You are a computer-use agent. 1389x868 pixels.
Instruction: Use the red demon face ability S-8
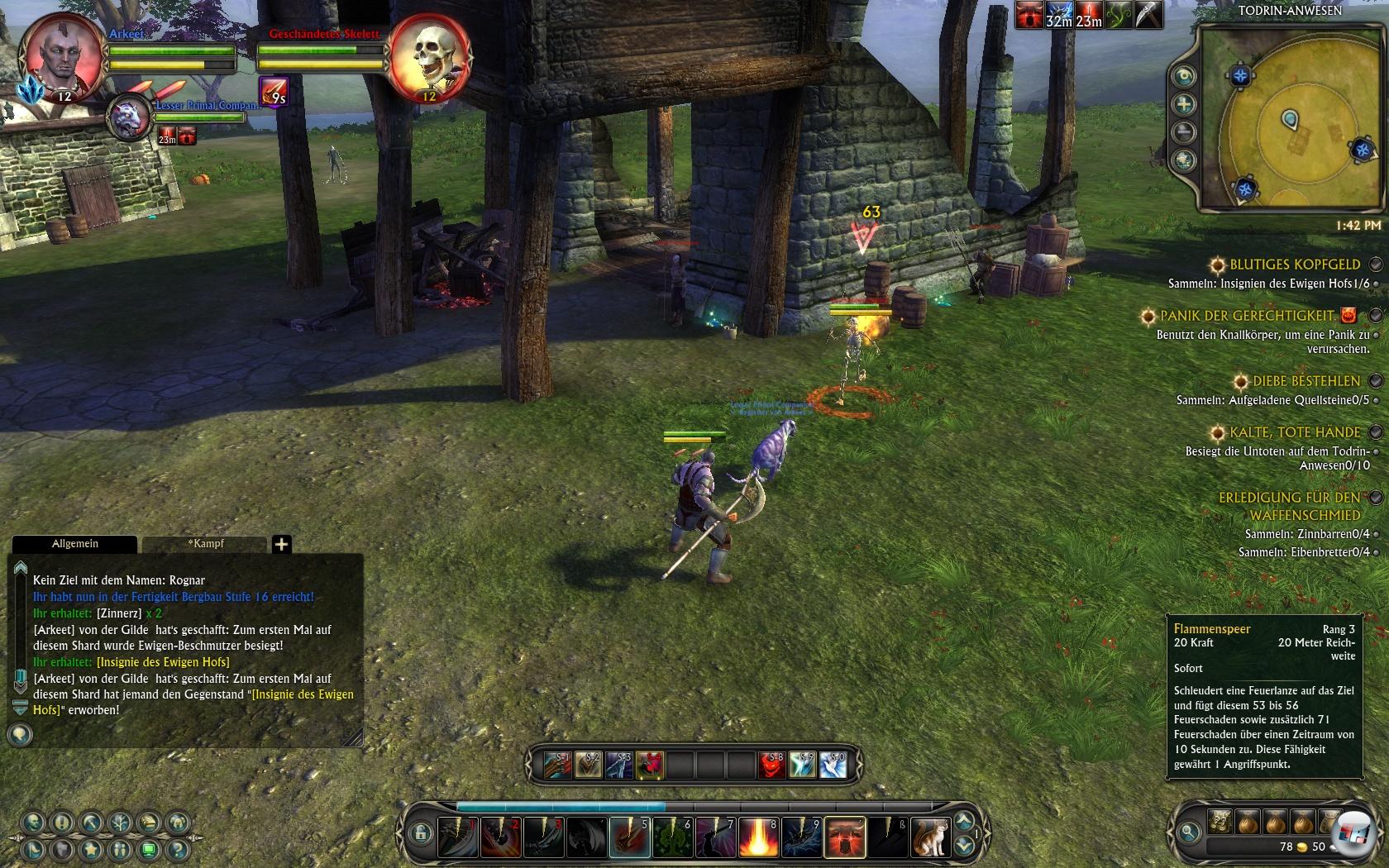pyautogui.click(x=771, y=765)
